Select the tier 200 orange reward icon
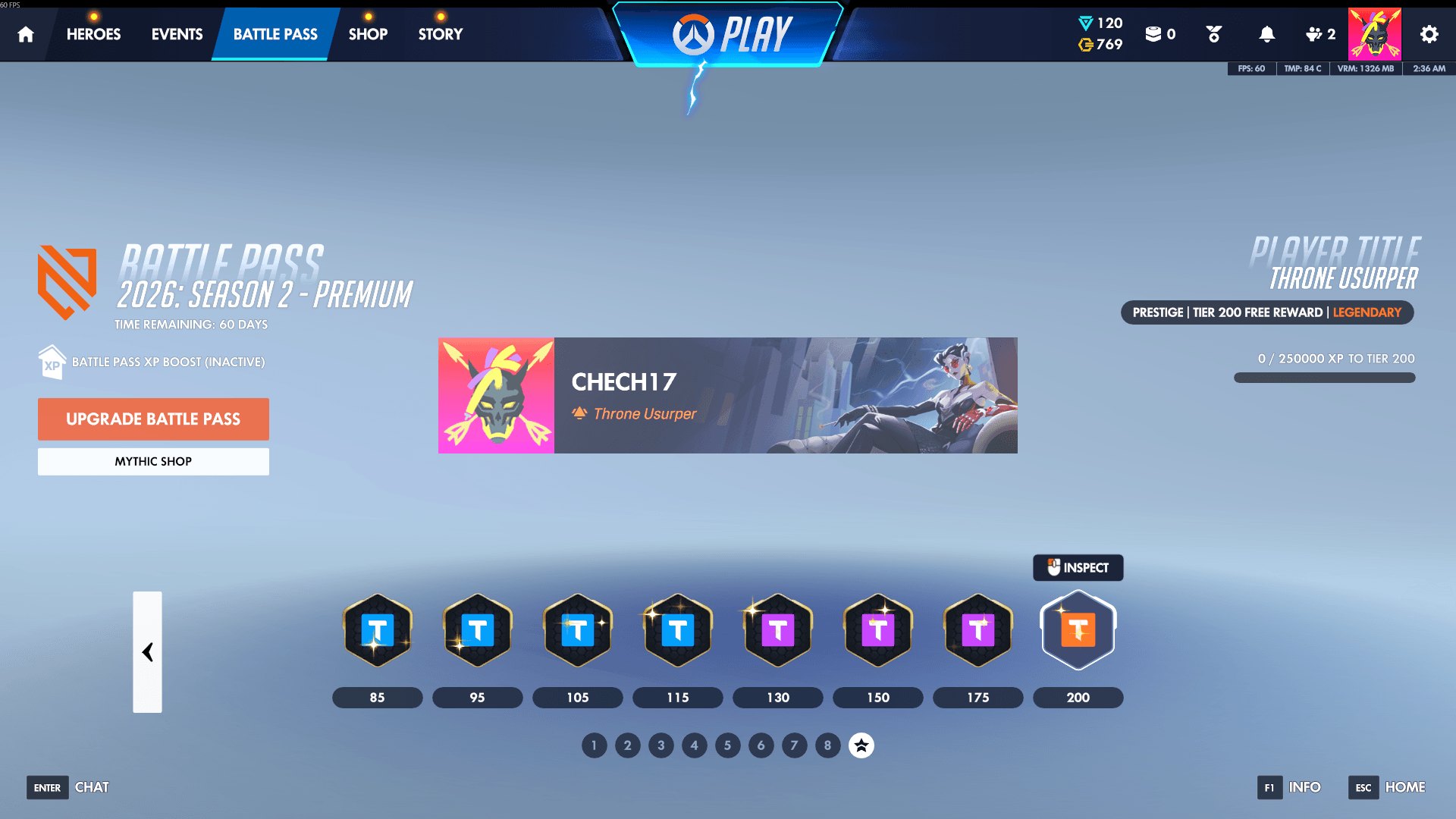The height and width of the screenshot is (819, 1456). pyautogui.click(x=1078, y=630)
